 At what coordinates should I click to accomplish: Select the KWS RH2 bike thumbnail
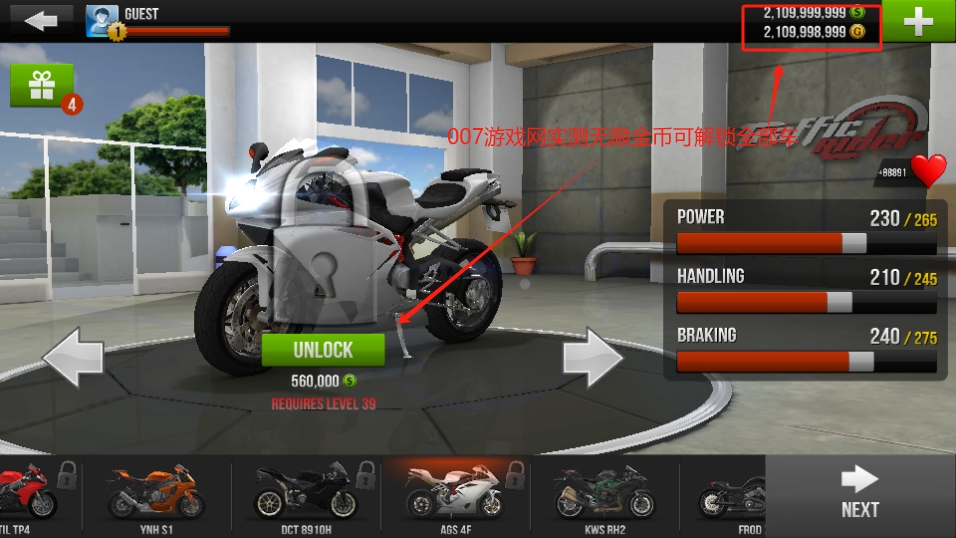pos(603,496)
